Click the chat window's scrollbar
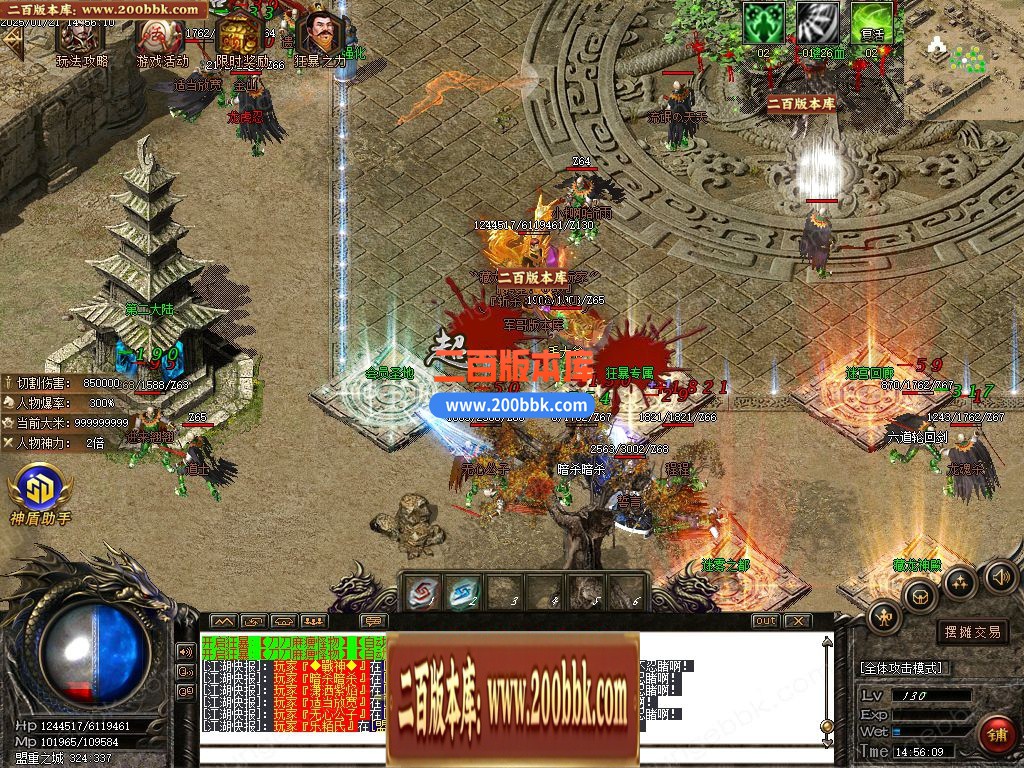Viewport: 1024px width, 768px height. 826,690
